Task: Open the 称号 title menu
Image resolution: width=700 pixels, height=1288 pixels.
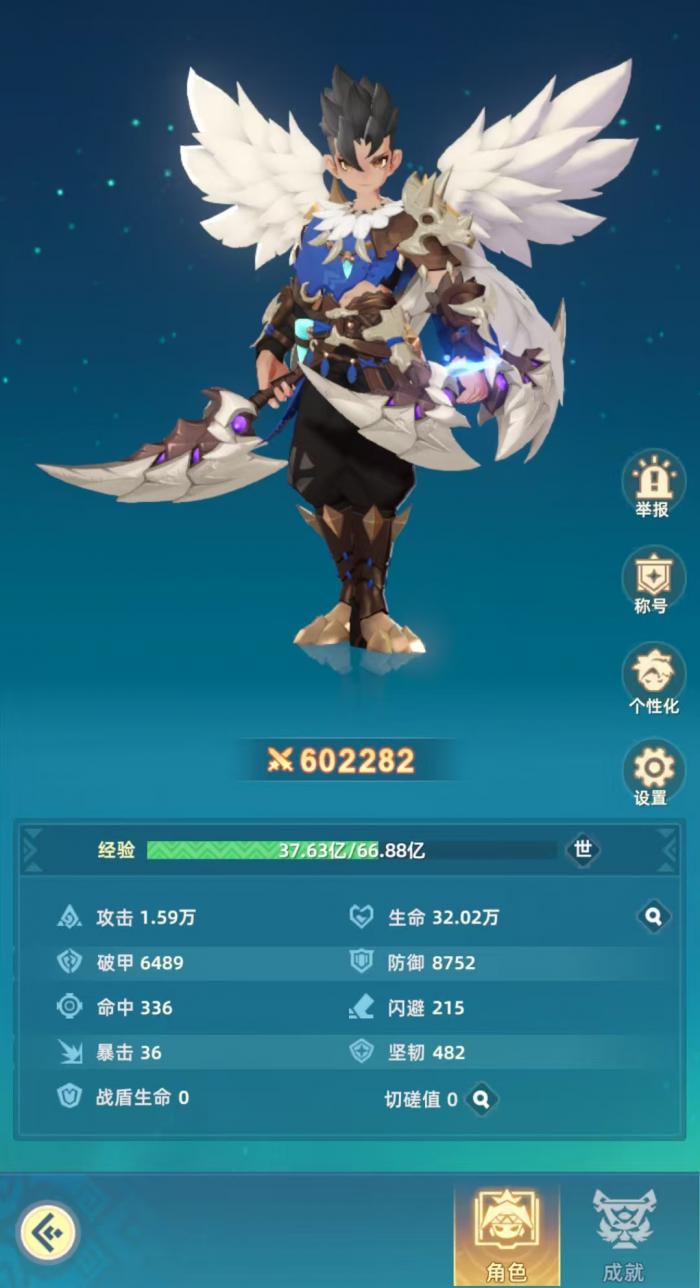Action: pyautogui.click(x=653, y=578)
